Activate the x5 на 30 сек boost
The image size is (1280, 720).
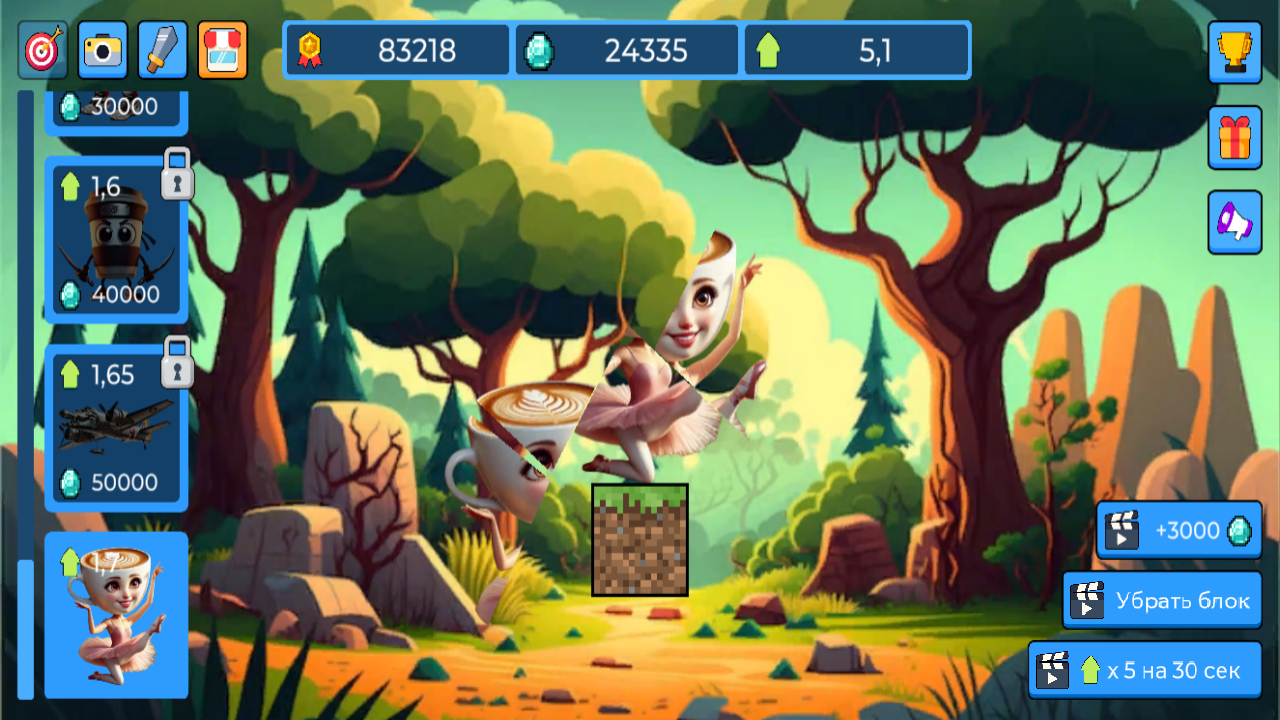point(1146,670)
